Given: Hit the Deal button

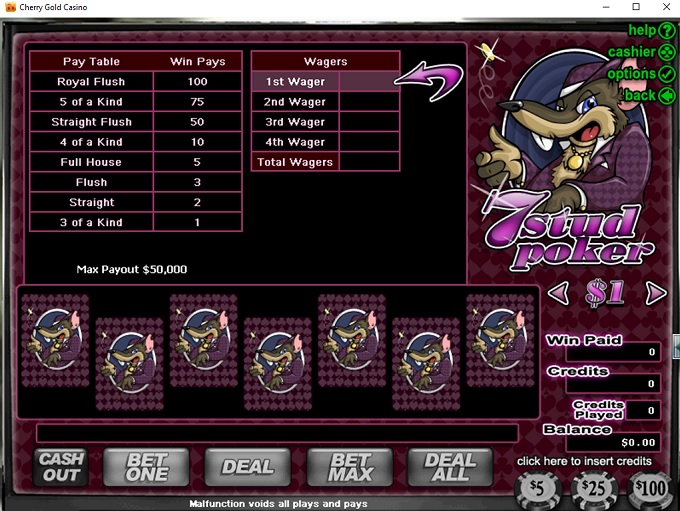Looking at the screenshot, I should tap(247, 466).
